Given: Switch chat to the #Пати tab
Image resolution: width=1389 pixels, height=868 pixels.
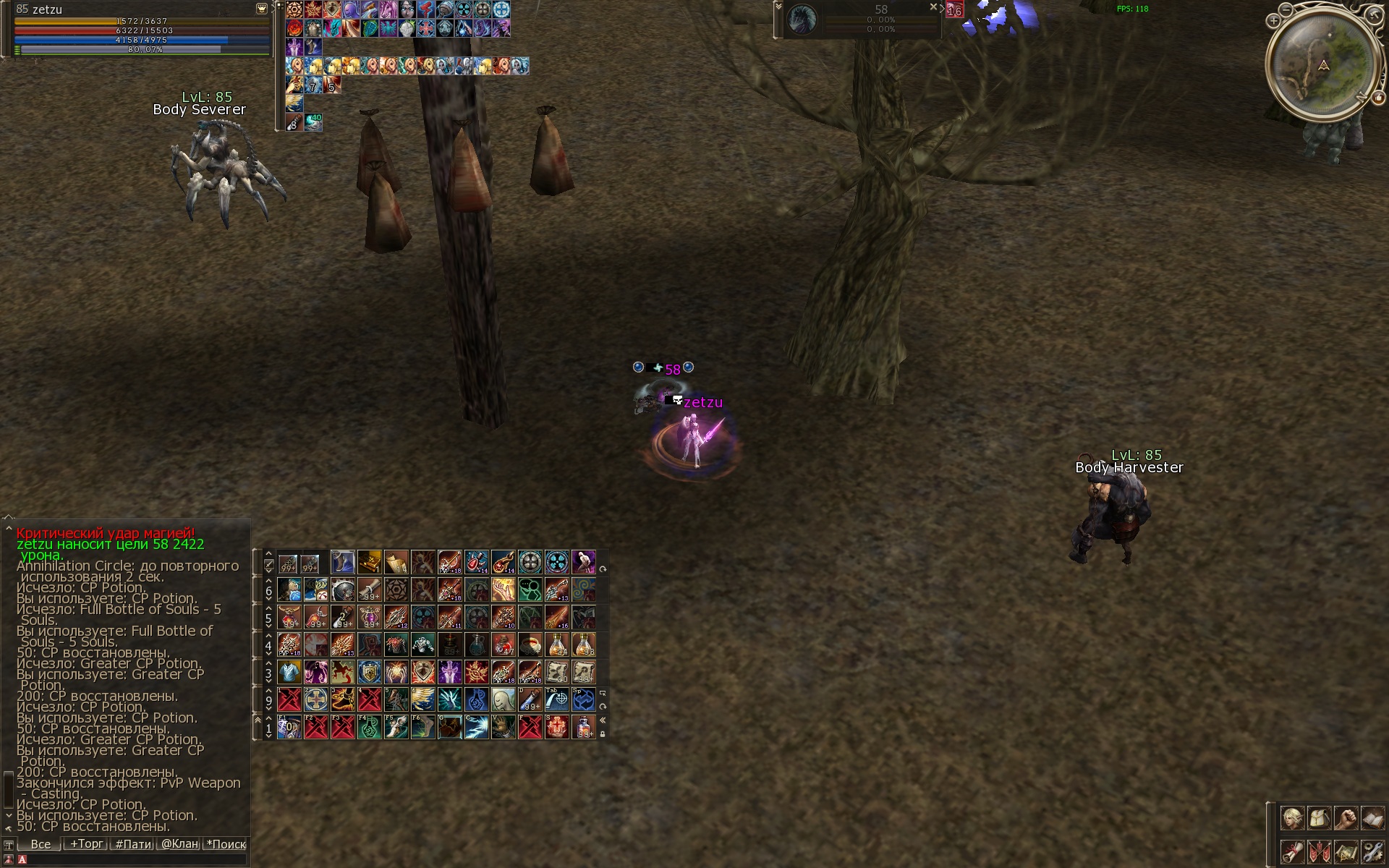Looking at the screenshot, I should click(x=134, y=844).
